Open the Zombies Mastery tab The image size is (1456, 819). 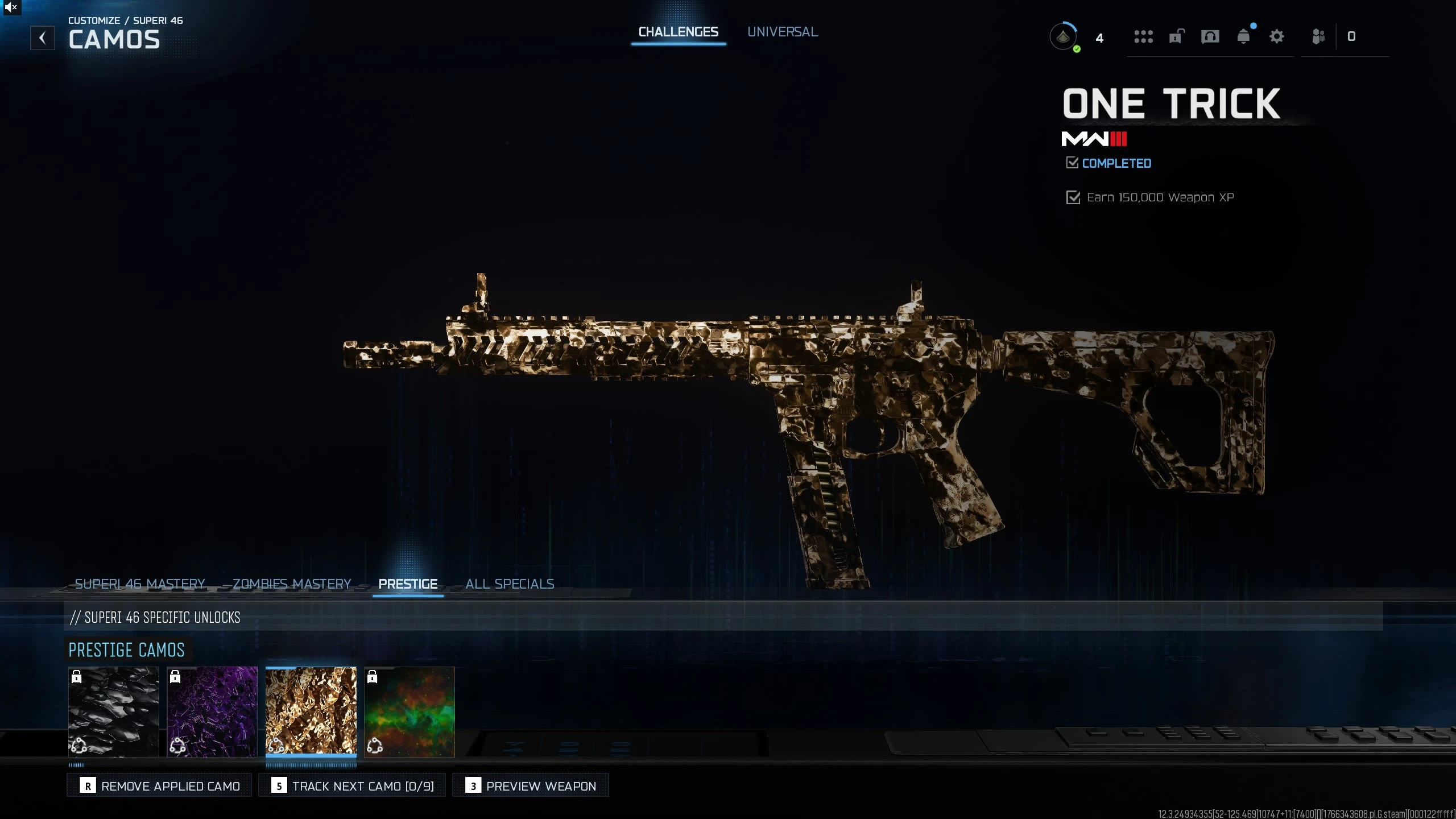point(291,584)
